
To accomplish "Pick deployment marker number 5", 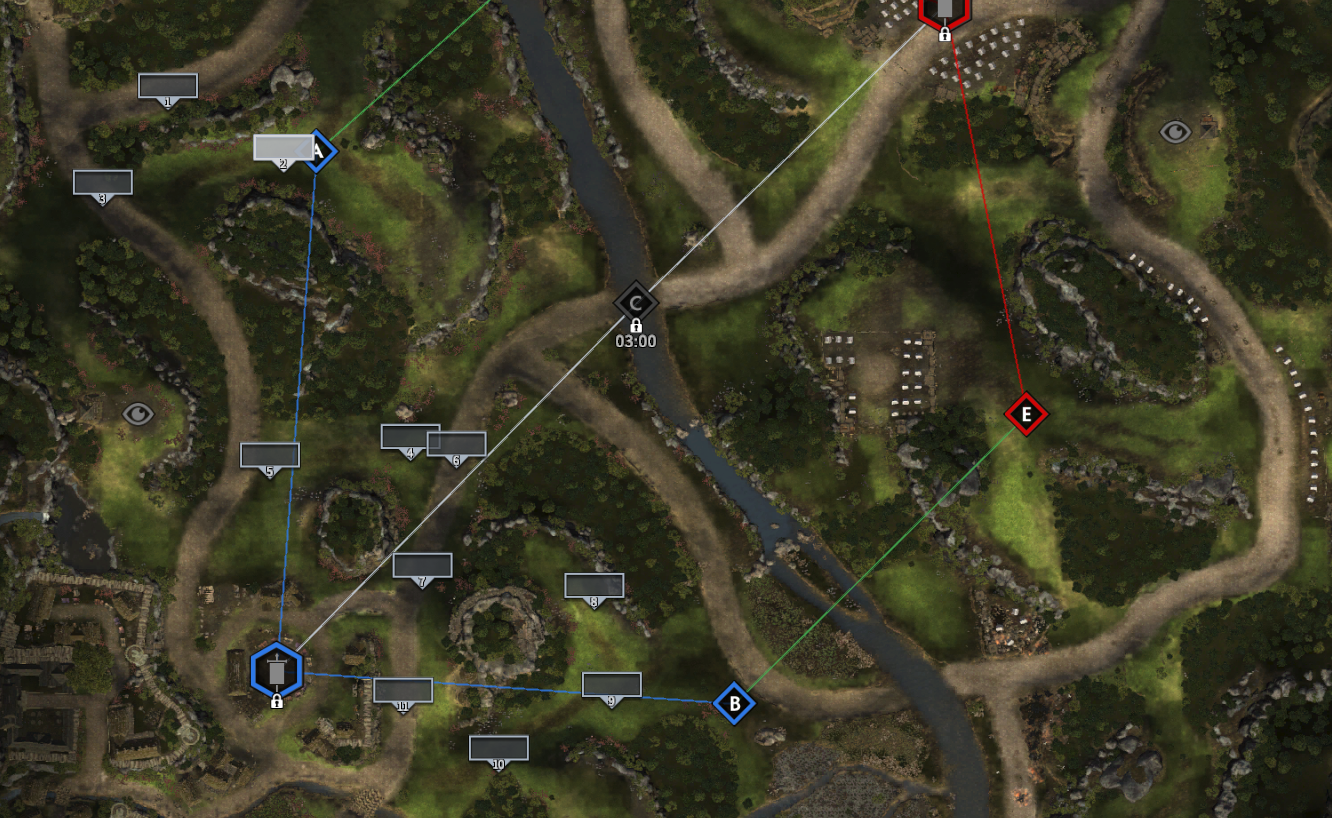I will [270, 456].
